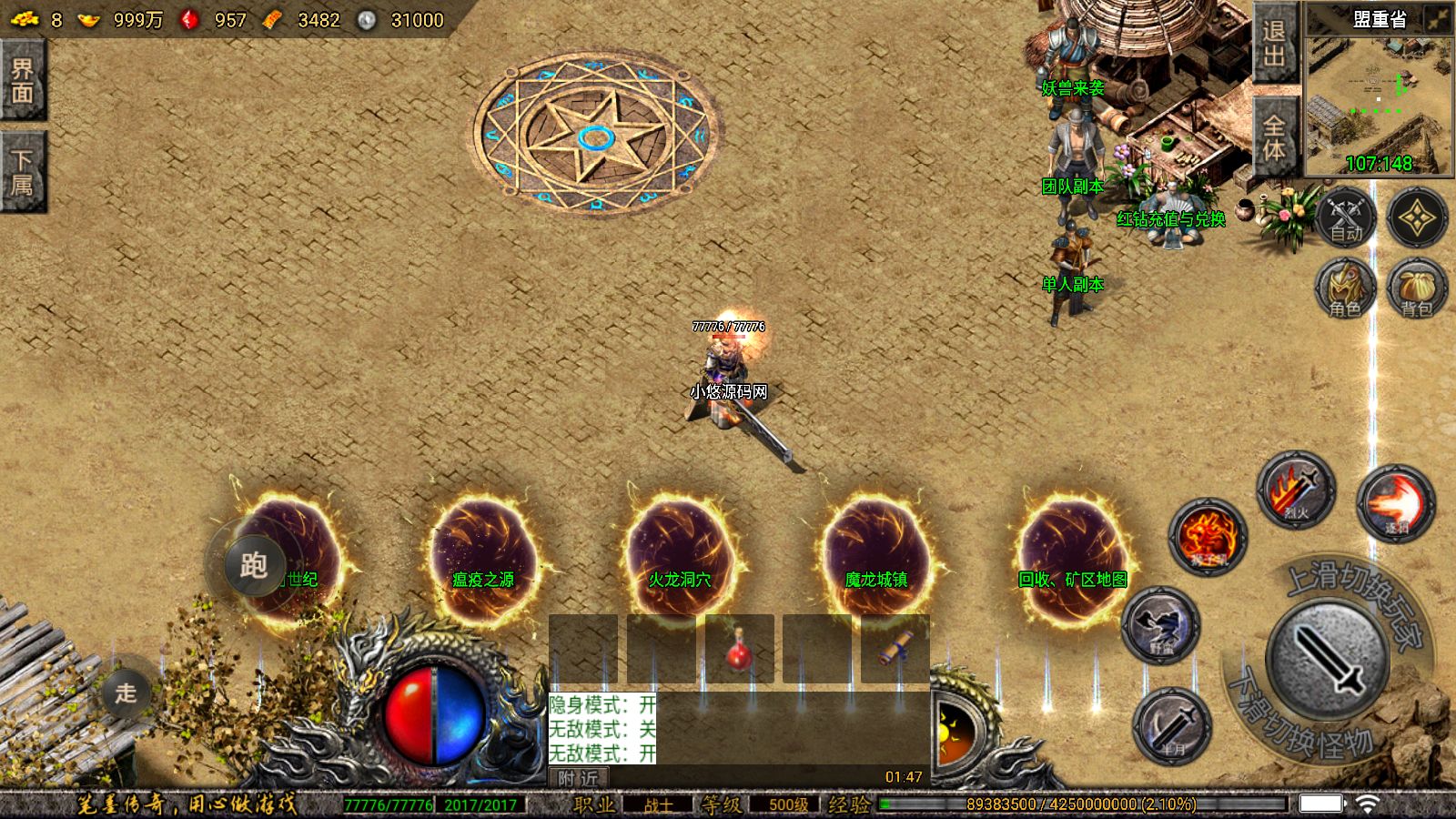Open the minimap
Image resolution: width=1456 pixels, height=819 pixels.
(x=1378, y=100)
